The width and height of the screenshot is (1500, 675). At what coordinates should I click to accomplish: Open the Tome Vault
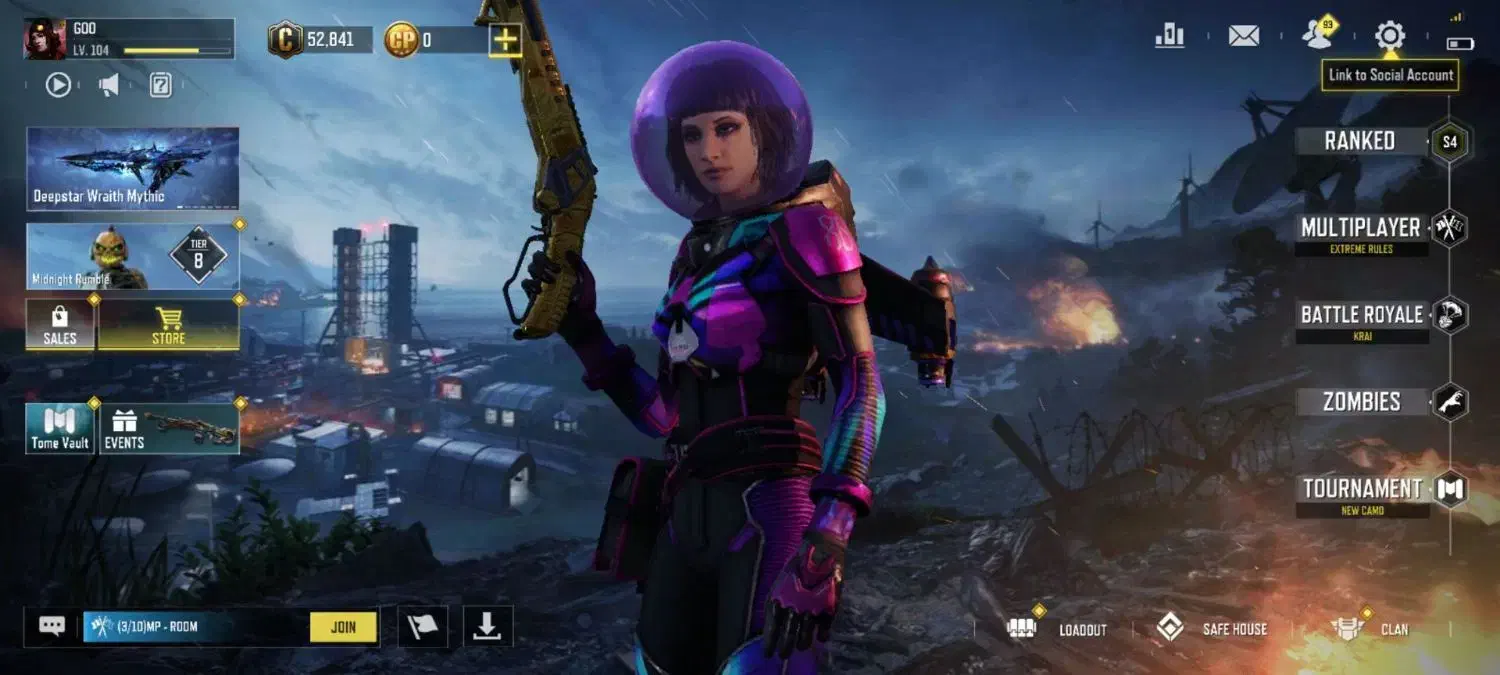(x=60, y=429)
